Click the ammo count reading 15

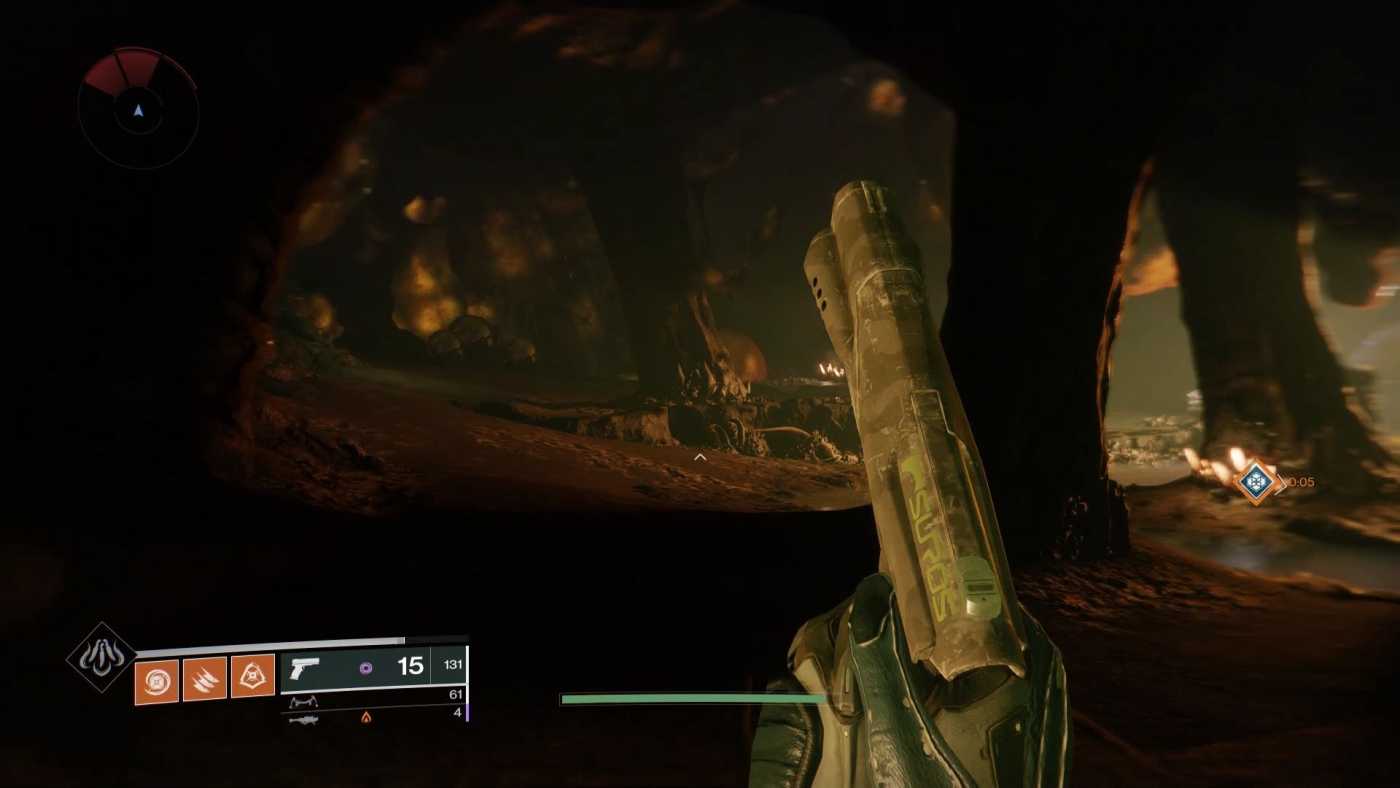(x=410, y=666)
